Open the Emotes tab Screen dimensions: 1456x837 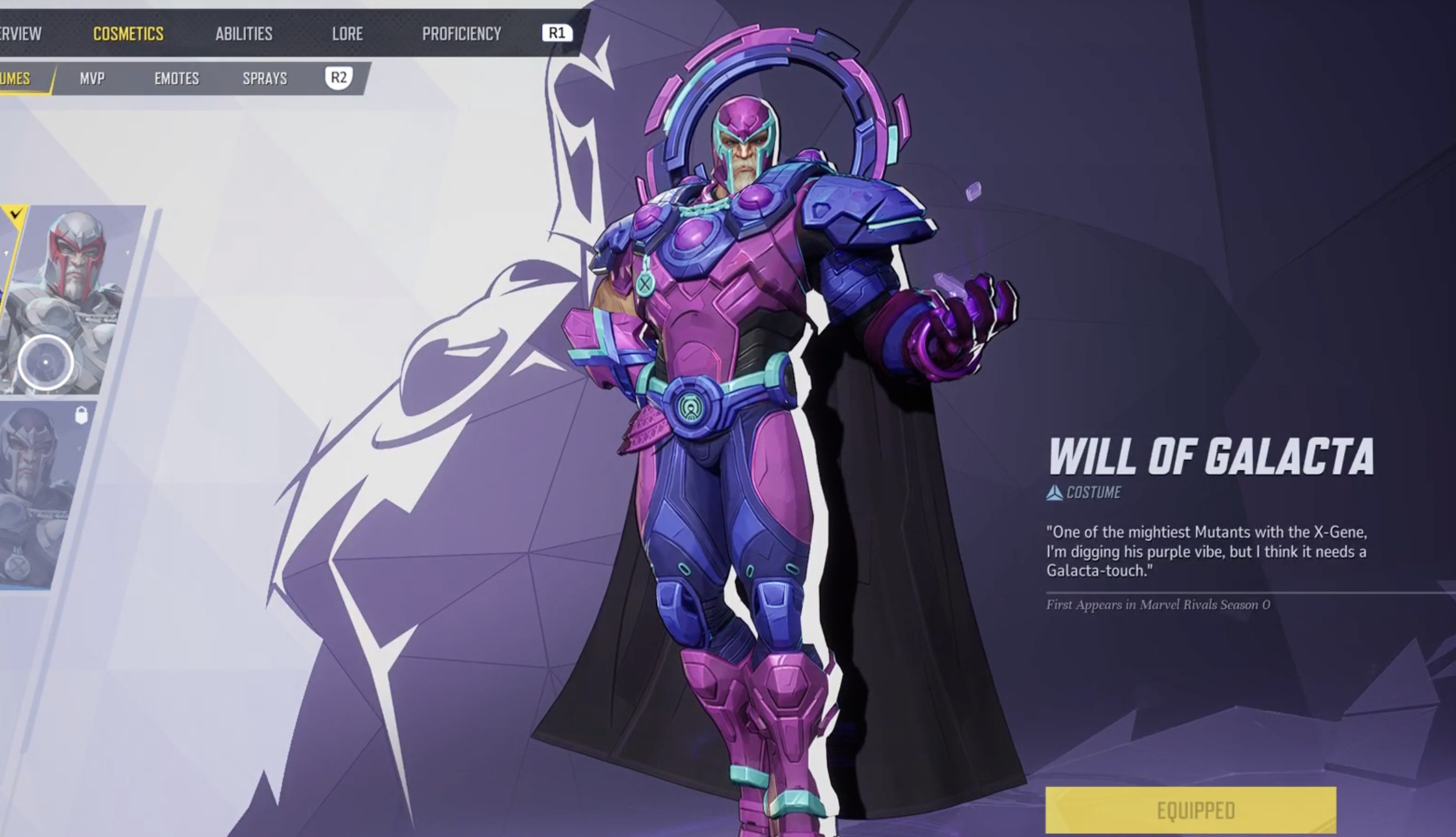coord(177,78)
